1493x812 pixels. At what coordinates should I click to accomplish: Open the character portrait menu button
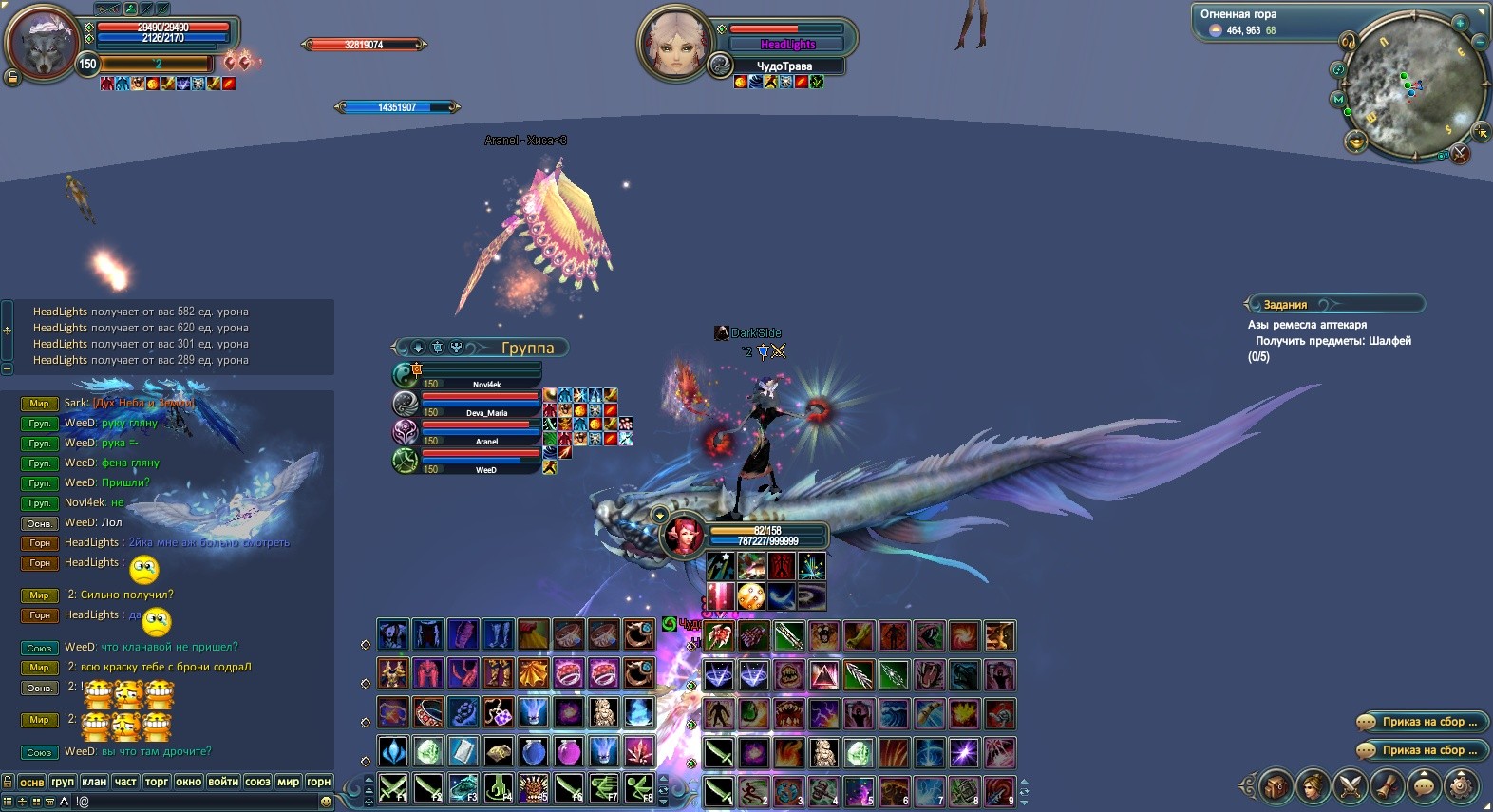coord(1313,785)
